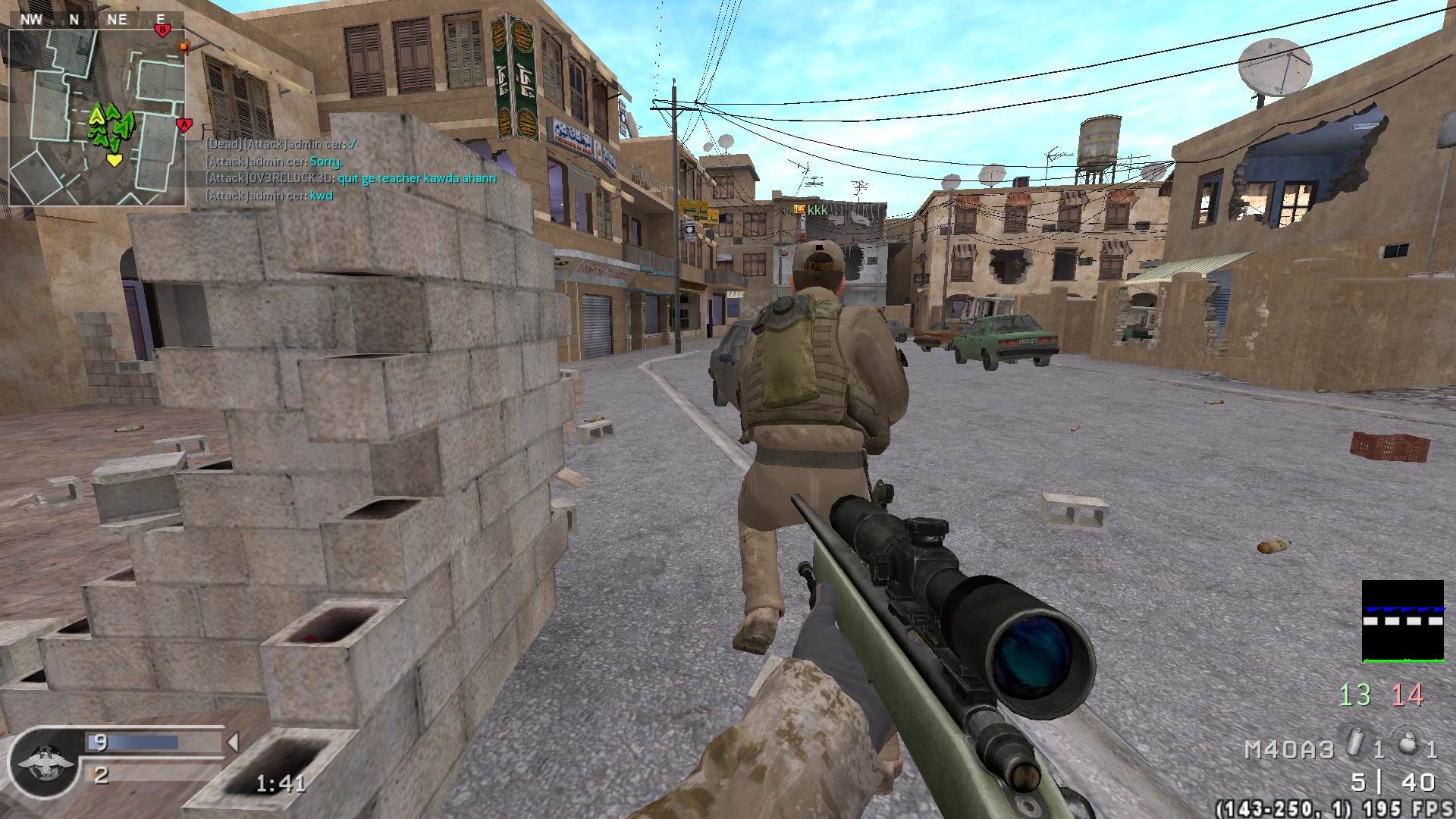
Task: Click the eagle team emblem
Action: pos(43,762)
